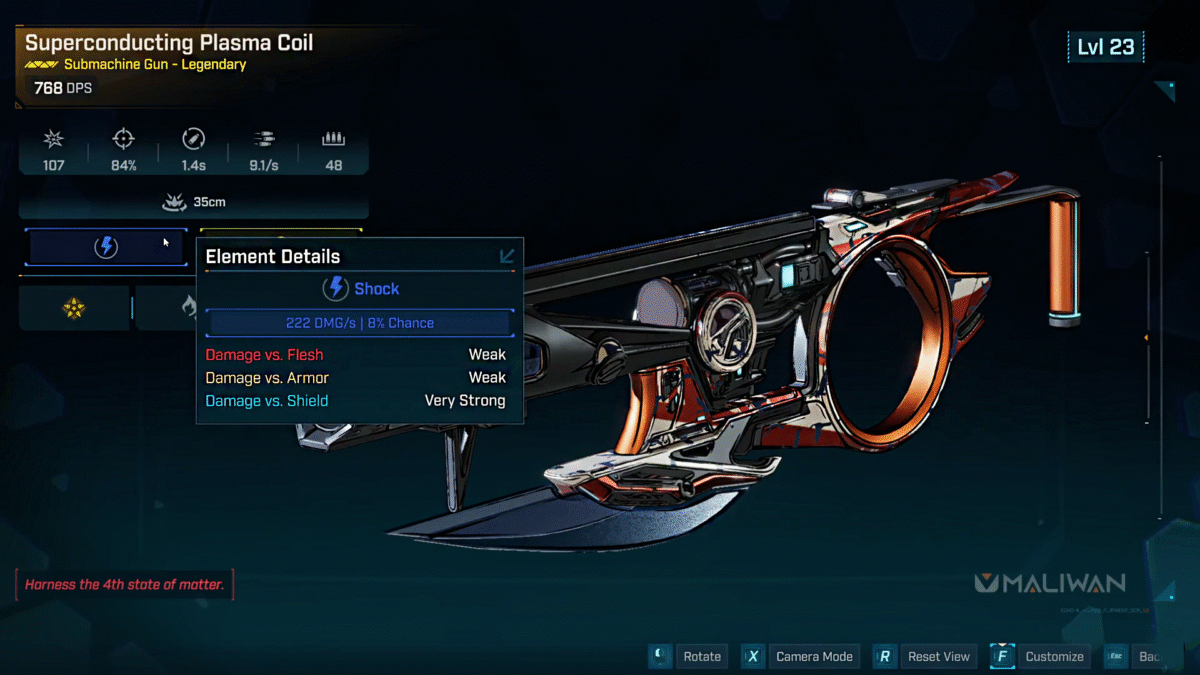The image size is (1200, 675).
Task: Go Back from weapon inspection
Action: 1148,656
